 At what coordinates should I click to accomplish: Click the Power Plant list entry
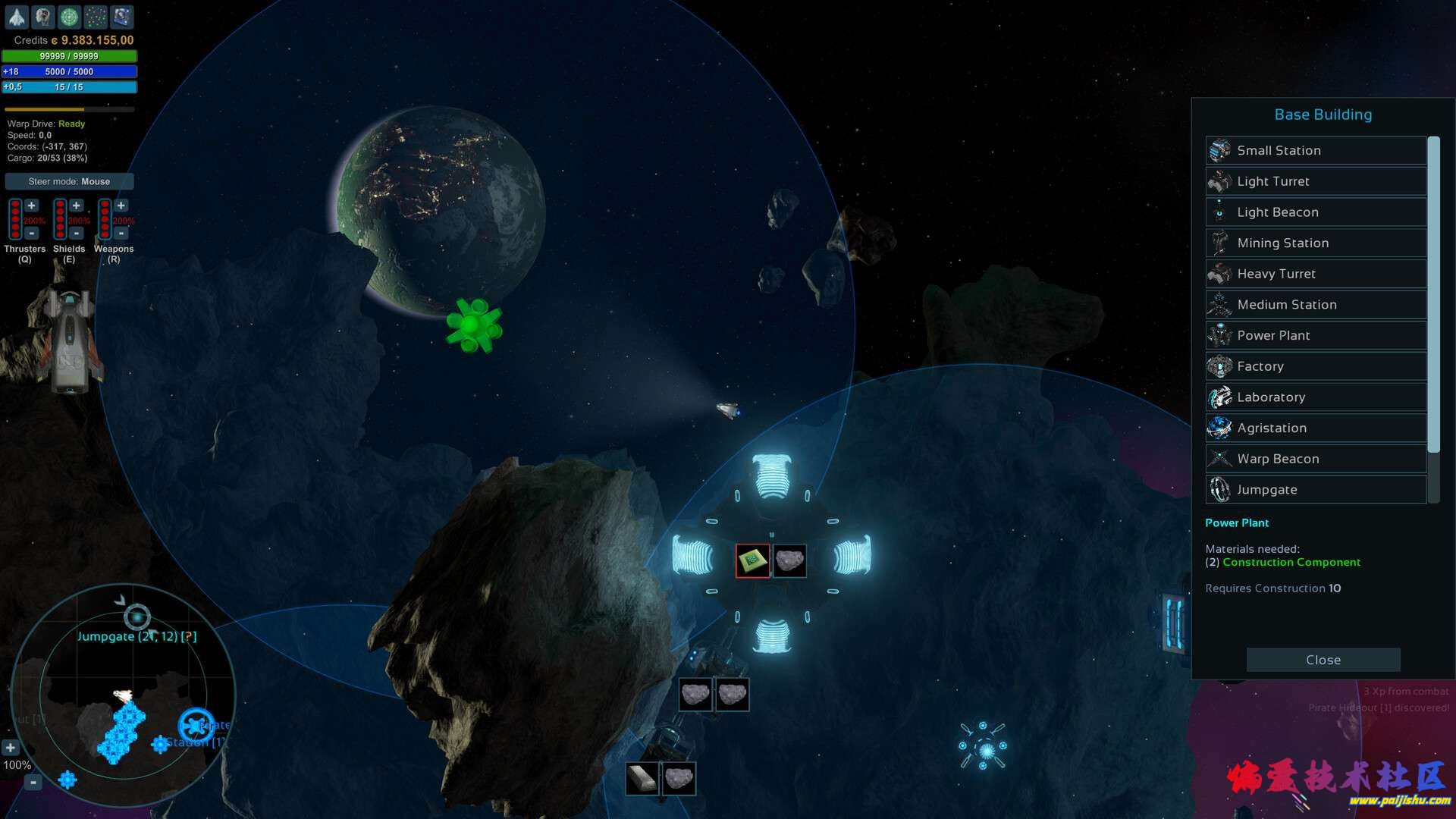coord(1316,335)
